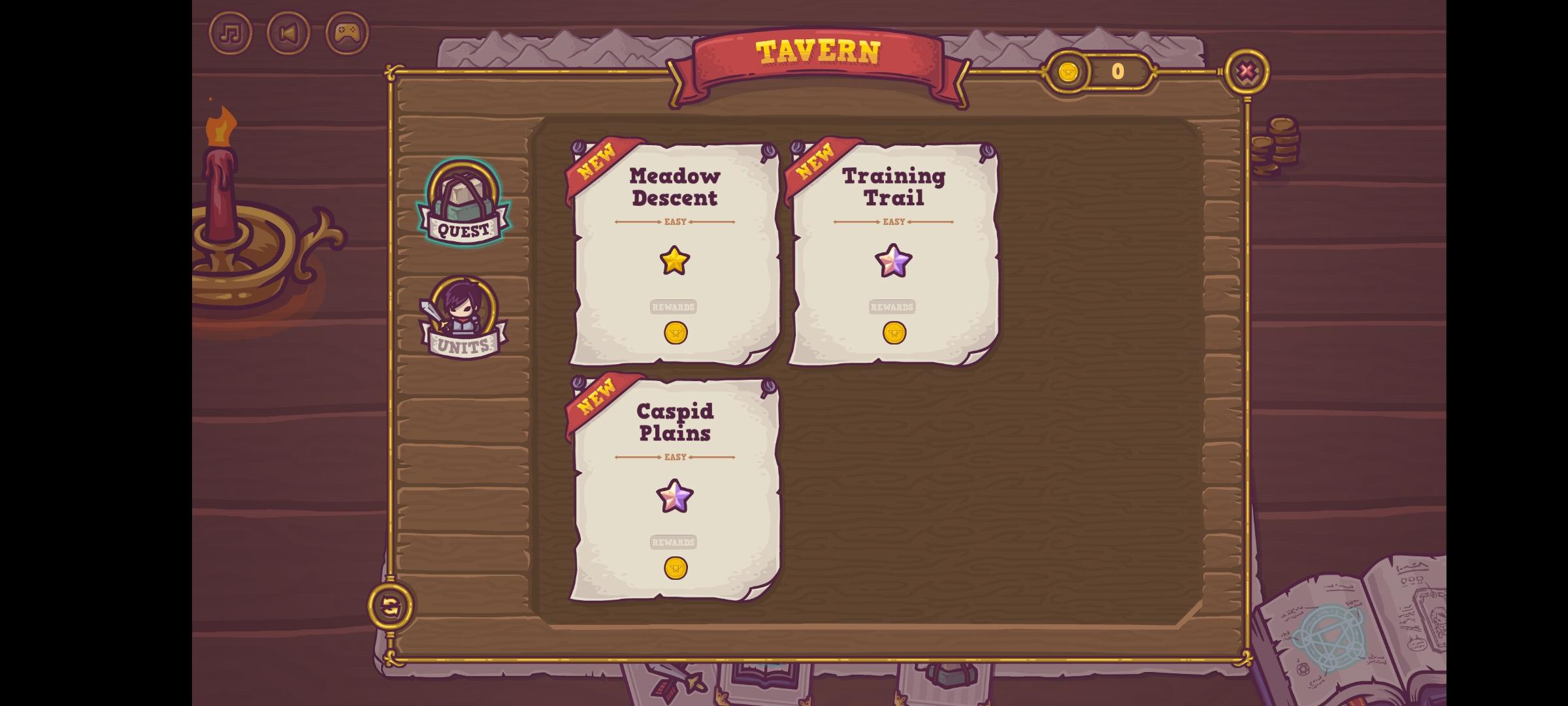Screen dimensions: 1568x706
Task: Click the gamepad controller icon
Action: pyautogui.click(x=346, y=33)
